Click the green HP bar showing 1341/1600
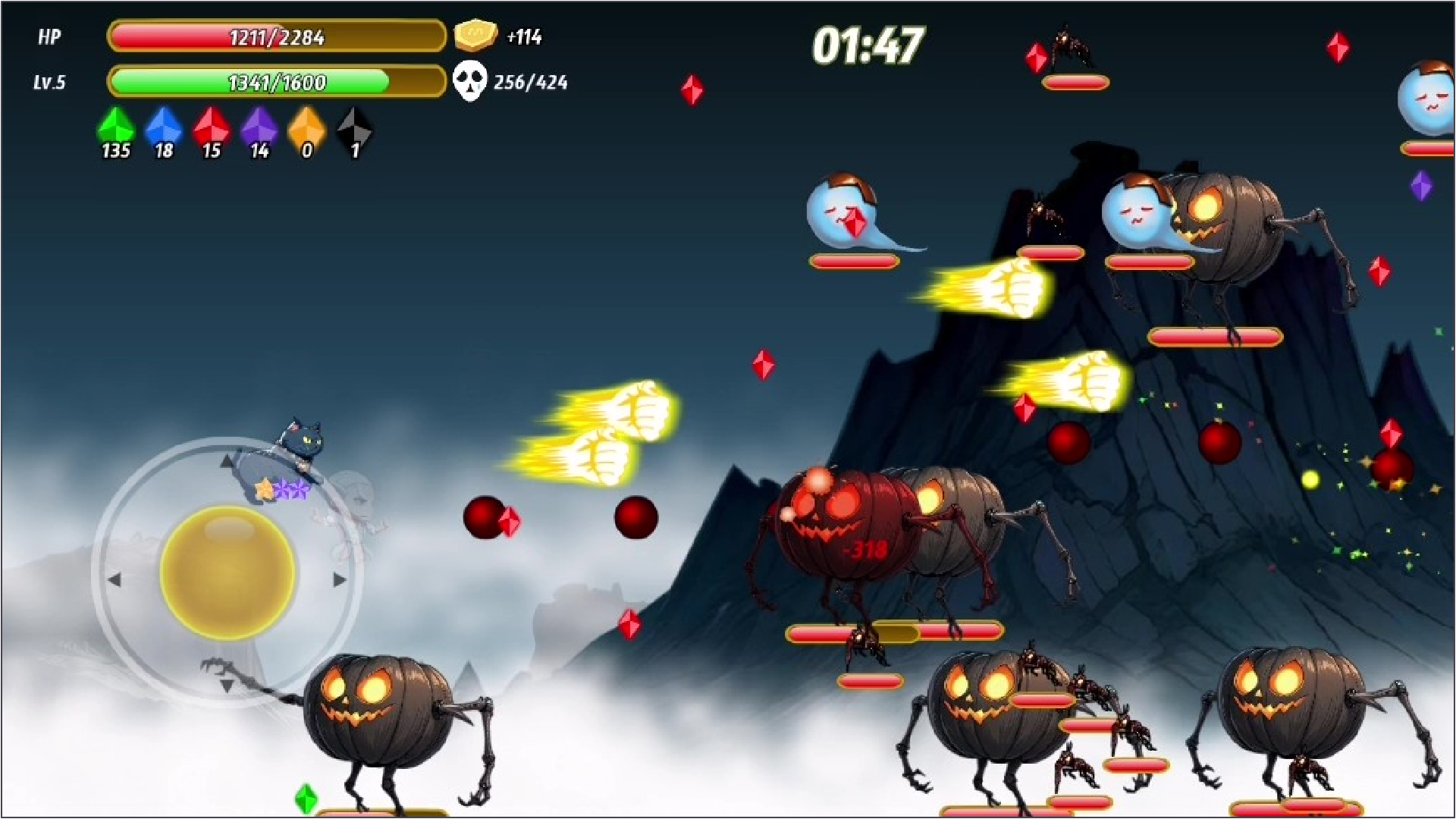The width and height of the screenshot is (1456, 819). [x=276, y=82]
